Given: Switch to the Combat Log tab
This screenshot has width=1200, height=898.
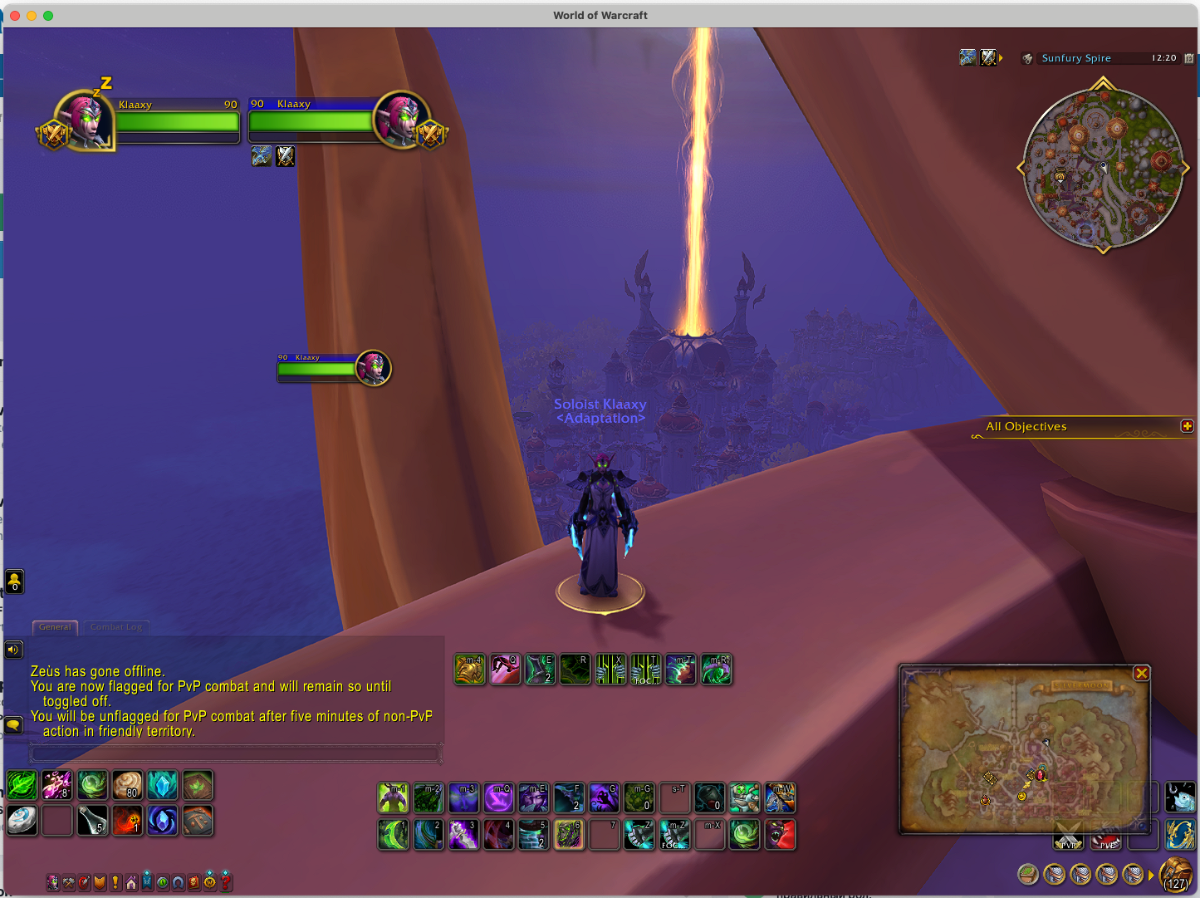Looking at the screenshot, I should point(116,627).
